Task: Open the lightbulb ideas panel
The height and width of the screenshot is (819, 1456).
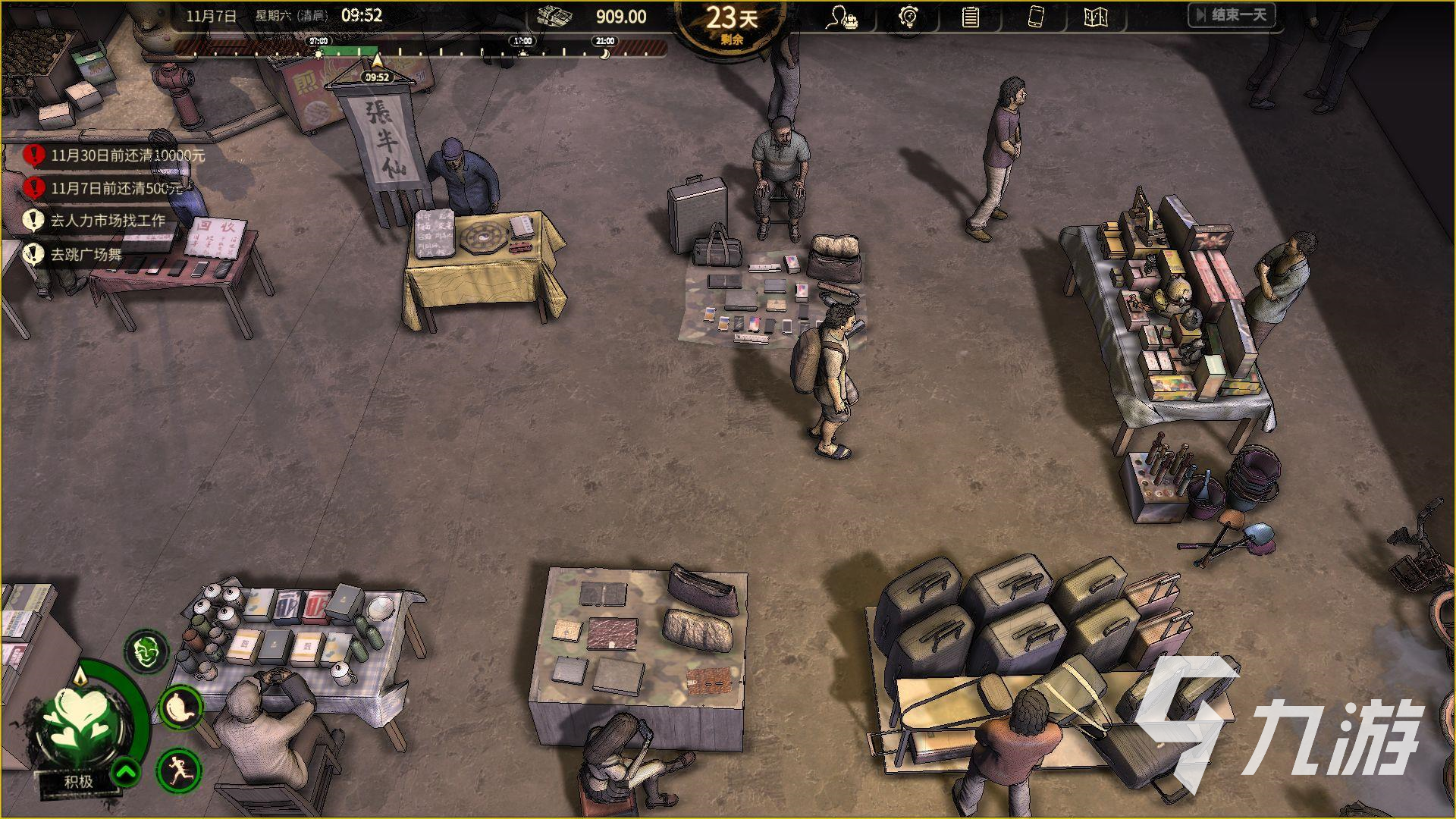Action: (x=908, y=17)
